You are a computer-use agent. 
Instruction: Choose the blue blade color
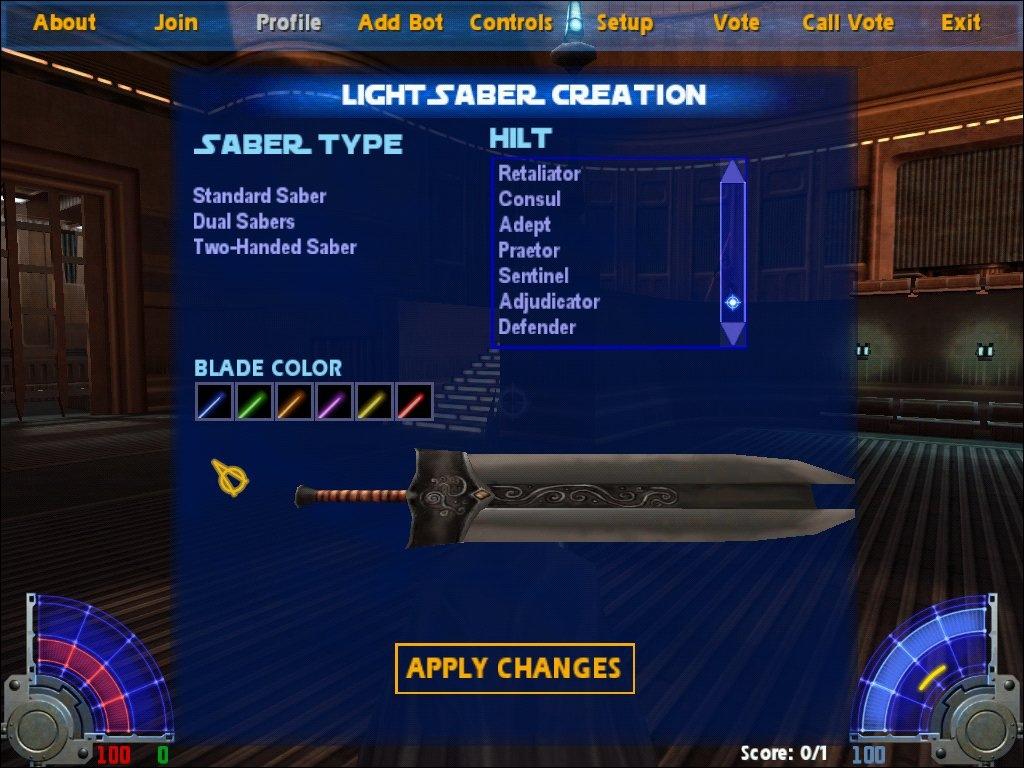pos(213,402)
